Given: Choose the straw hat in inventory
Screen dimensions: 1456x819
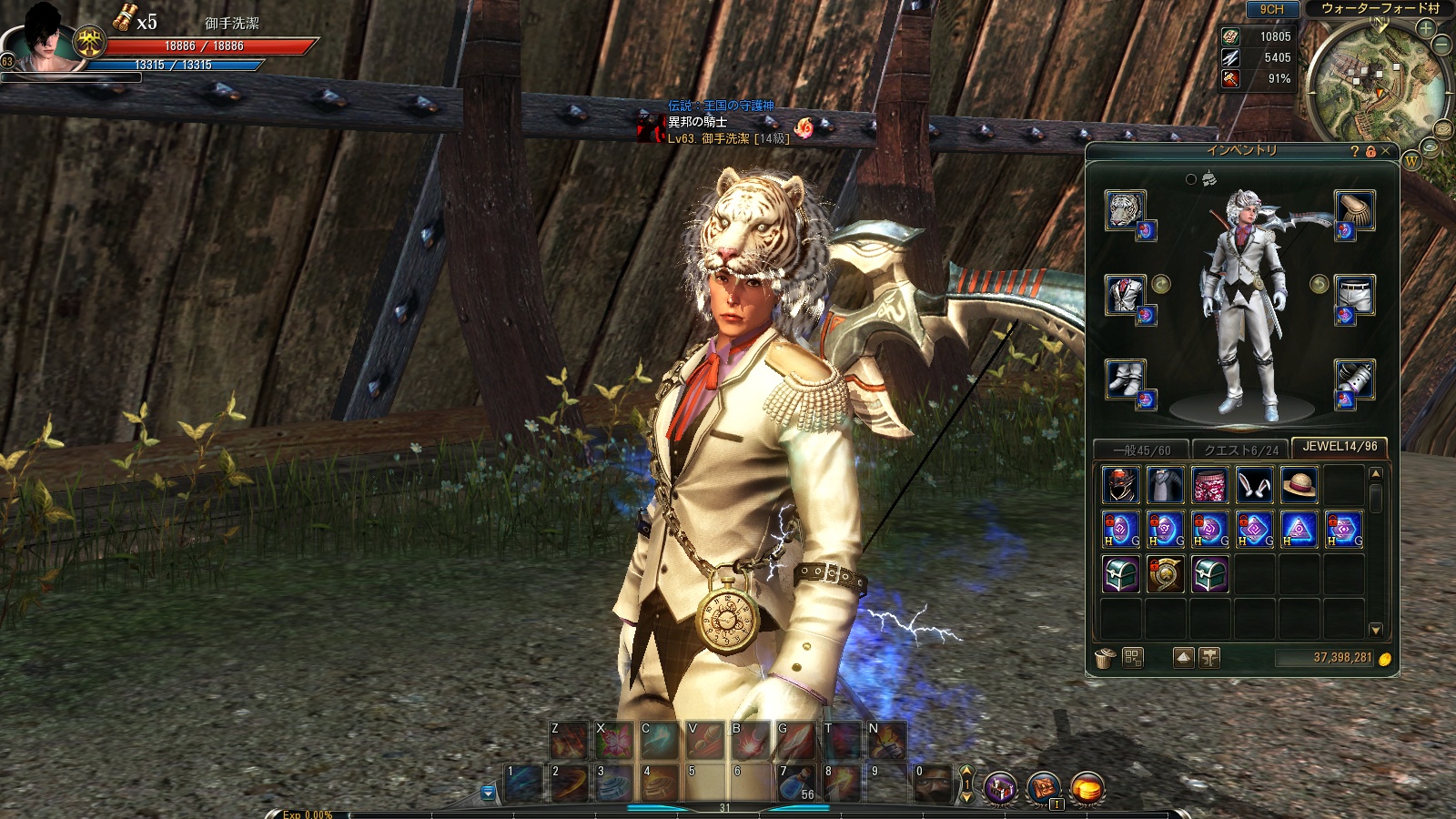Looking at the screenshot, I should (1299, 485).
